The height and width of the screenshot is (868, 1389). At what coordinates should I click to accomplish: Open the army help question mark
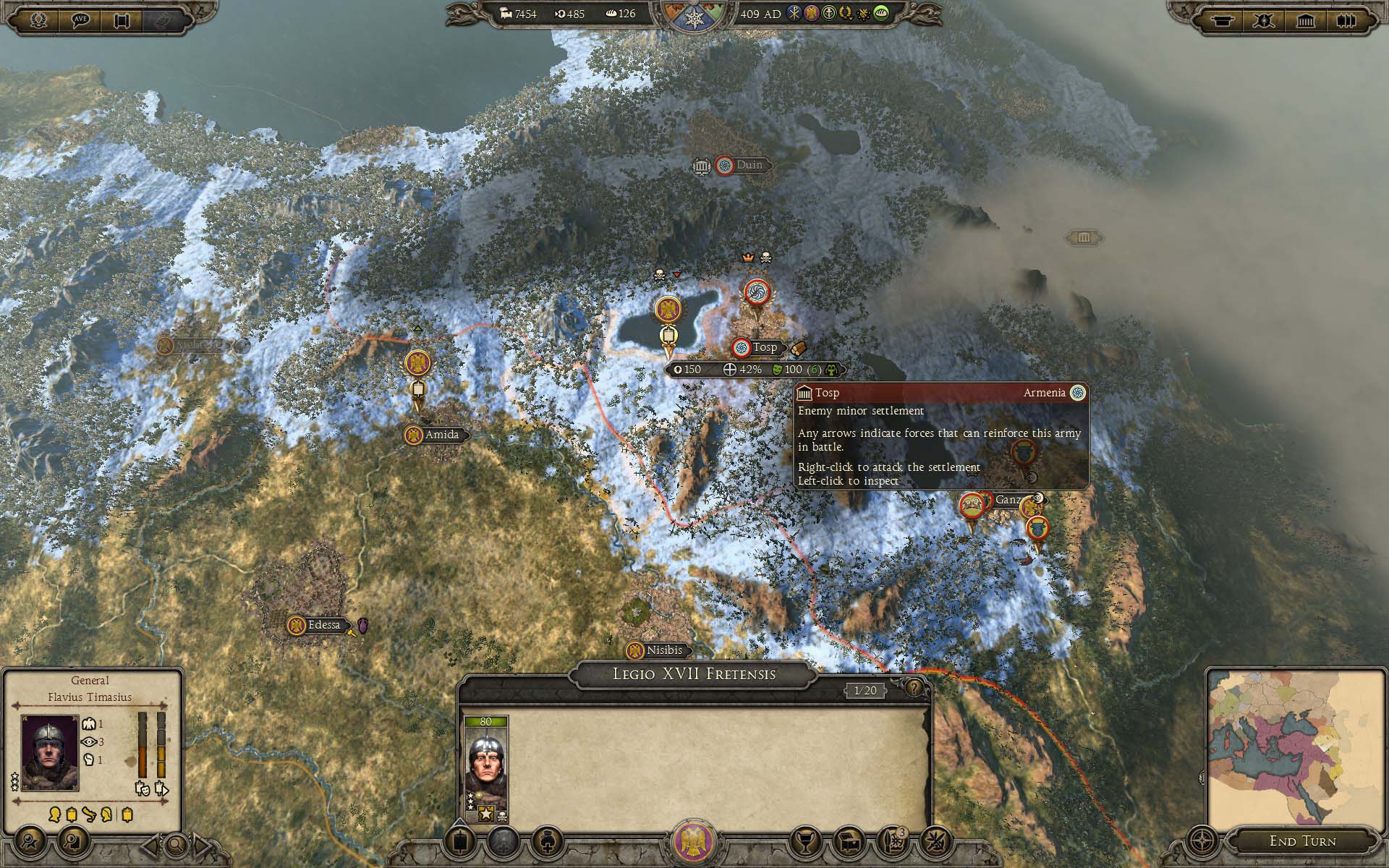(914, 688)
